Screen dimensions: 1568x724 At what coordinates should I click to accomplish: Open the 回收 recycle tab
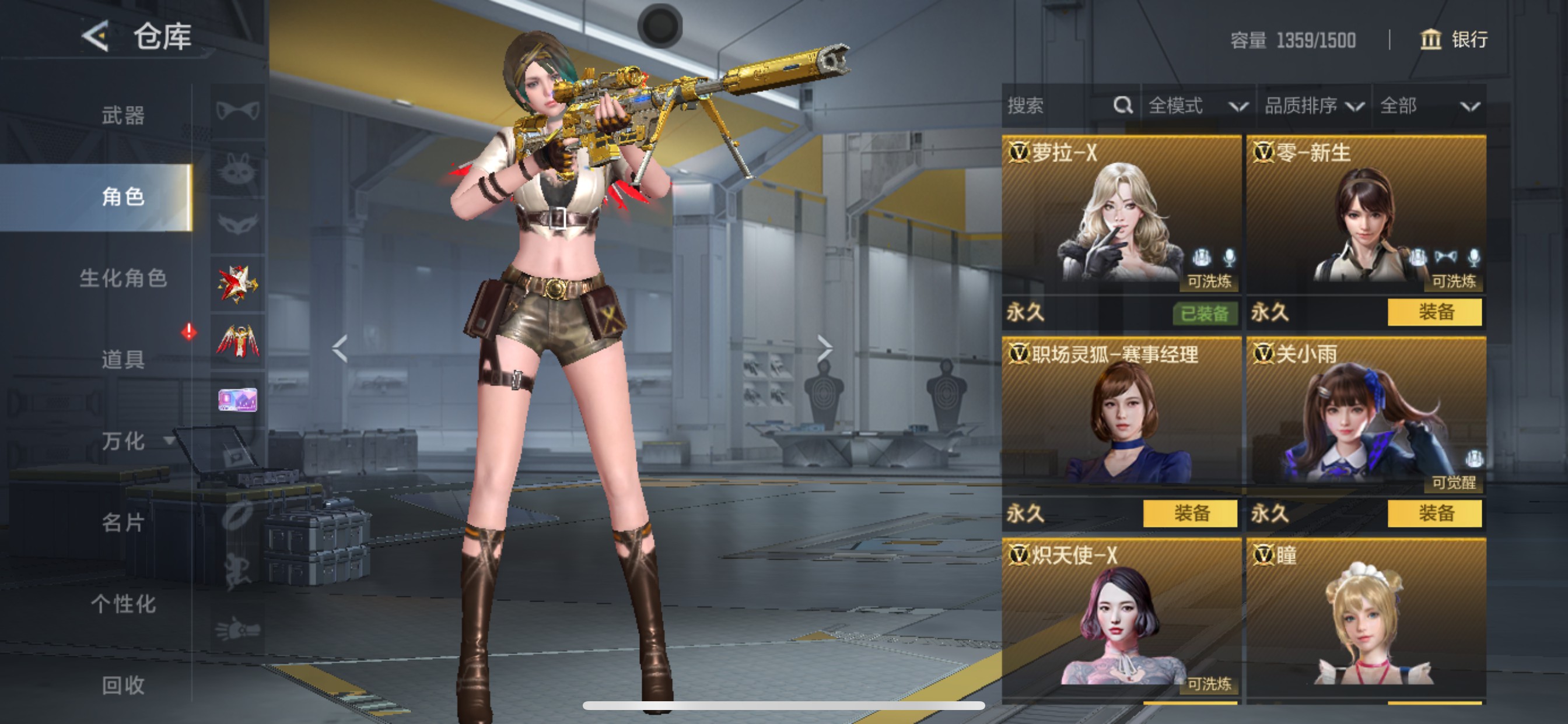click(123, 685)
